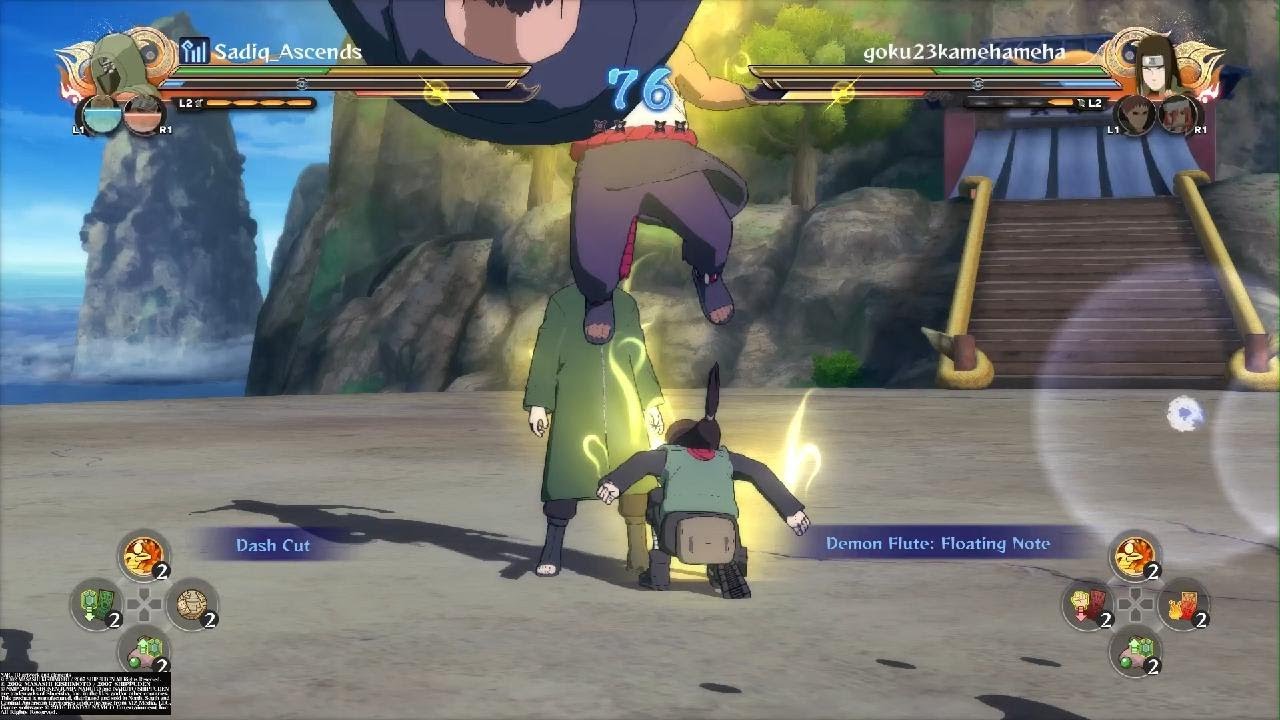Use the right player's orange punch tool
This screenshot has width=1280, height=720.
point(1134,555)
